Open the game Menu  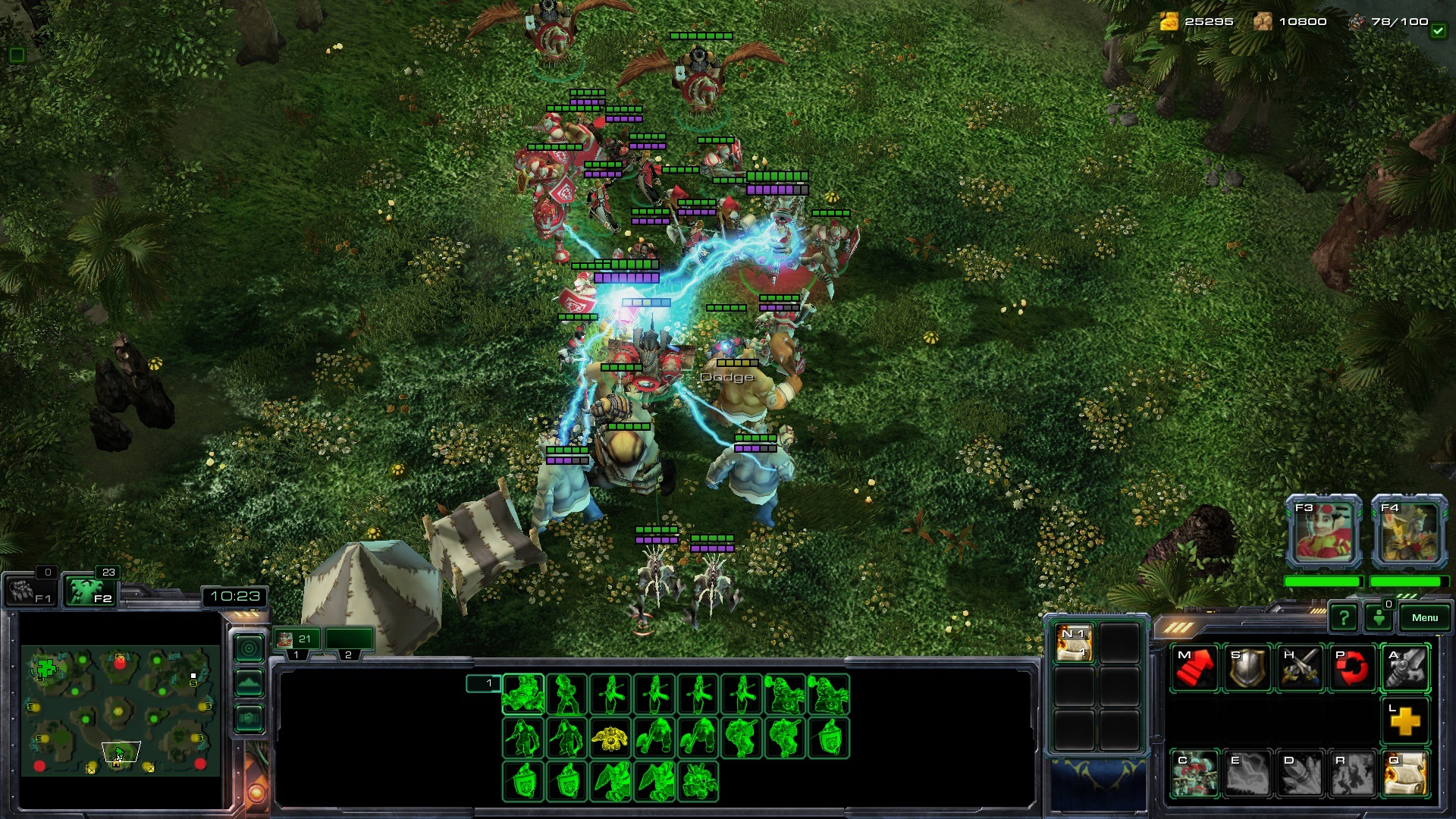pos(1424,617)
